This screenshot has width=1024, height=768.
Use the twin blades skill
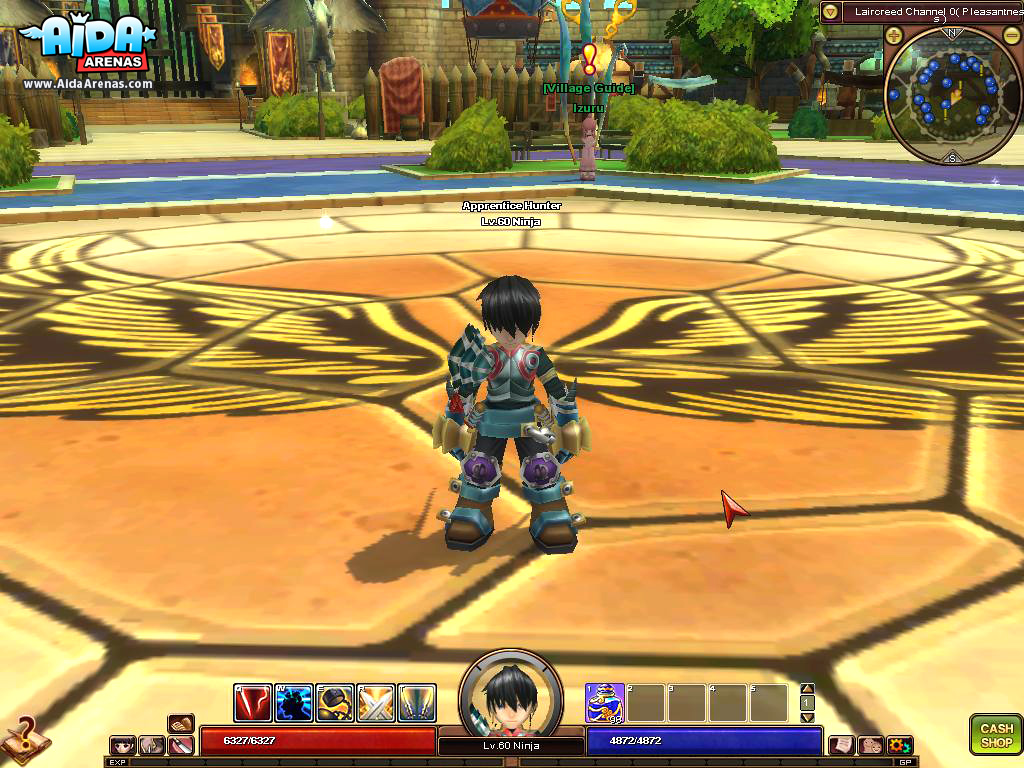(x=417, y=703)
